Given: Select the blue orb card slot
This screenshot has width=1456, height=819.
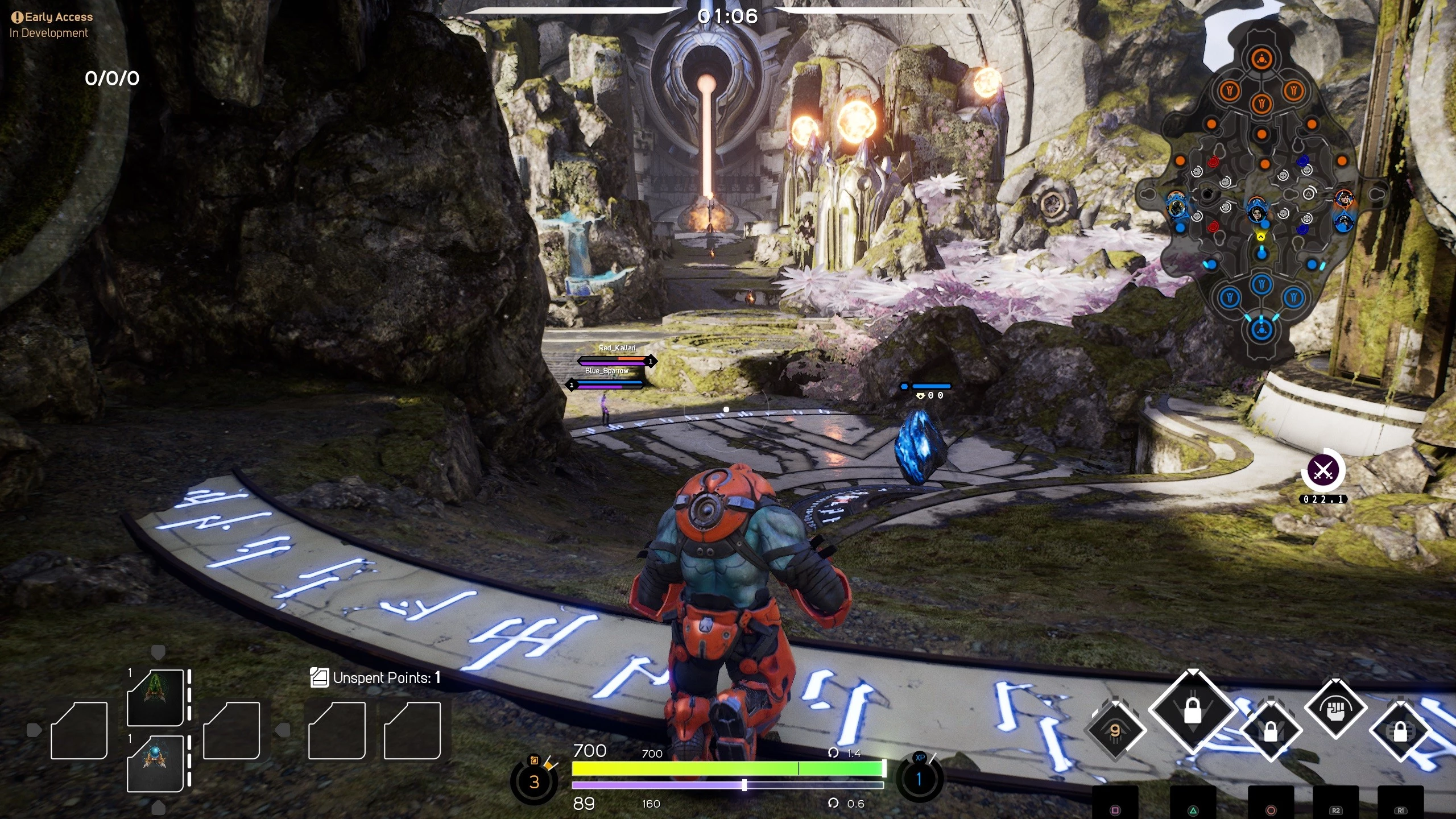Looking at the screenshot, I should pyautogui.click(x=155, y=763).
